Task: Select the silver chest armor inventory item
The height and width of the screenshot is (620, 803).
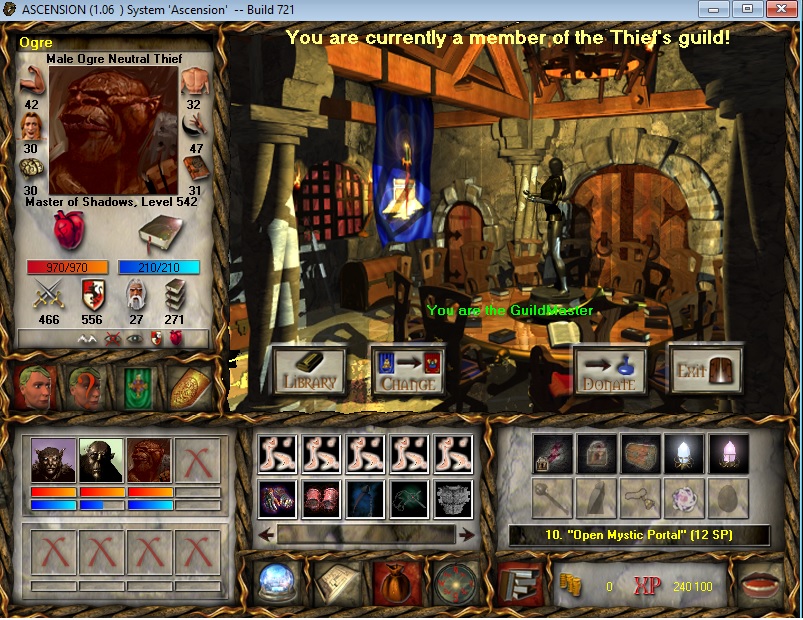Action: coord(452,499)
